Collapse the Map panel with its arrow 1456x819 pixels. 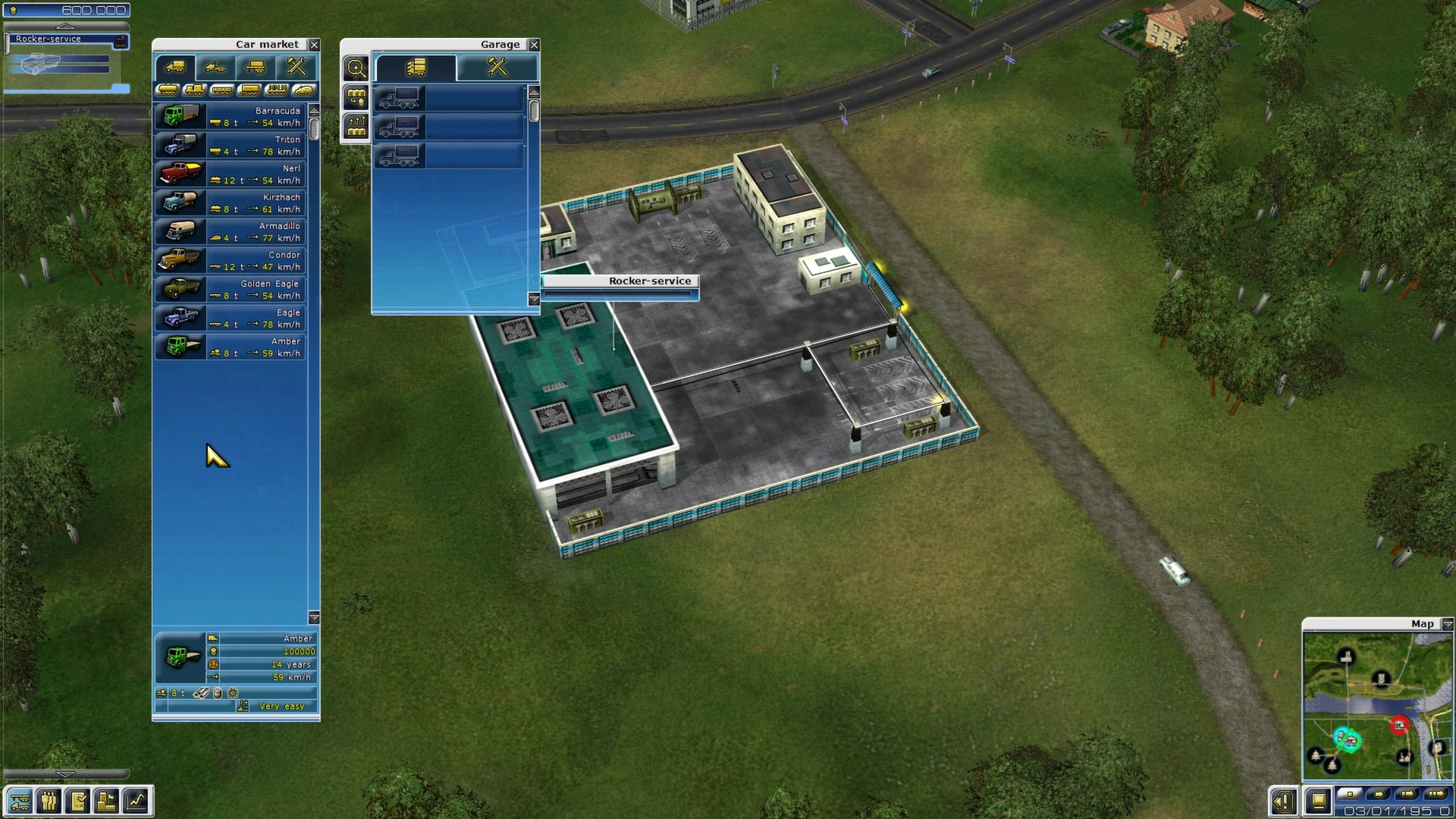(x=1447, y=624)
